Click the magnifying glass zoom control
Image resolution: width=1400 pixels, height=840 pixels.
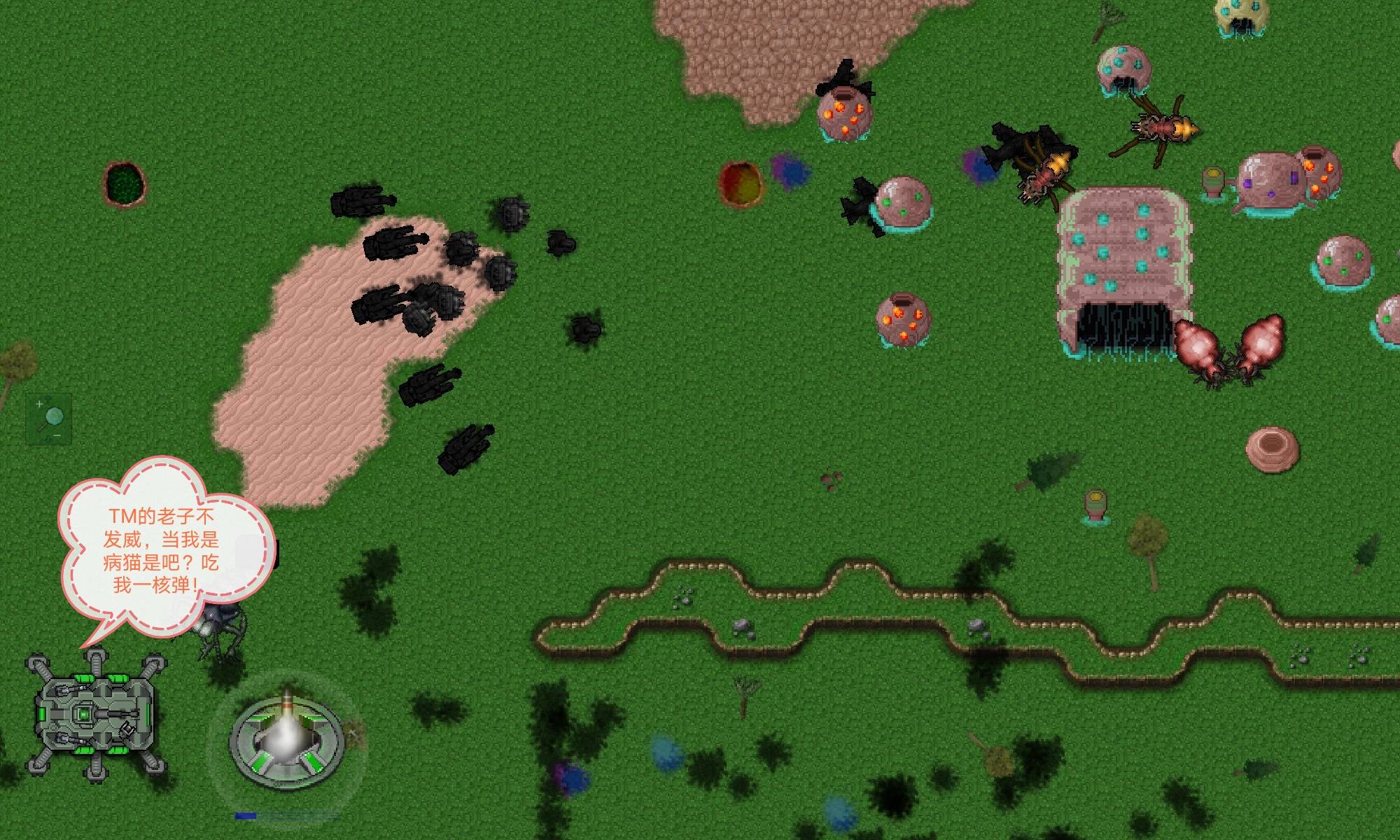pos(49,419)
